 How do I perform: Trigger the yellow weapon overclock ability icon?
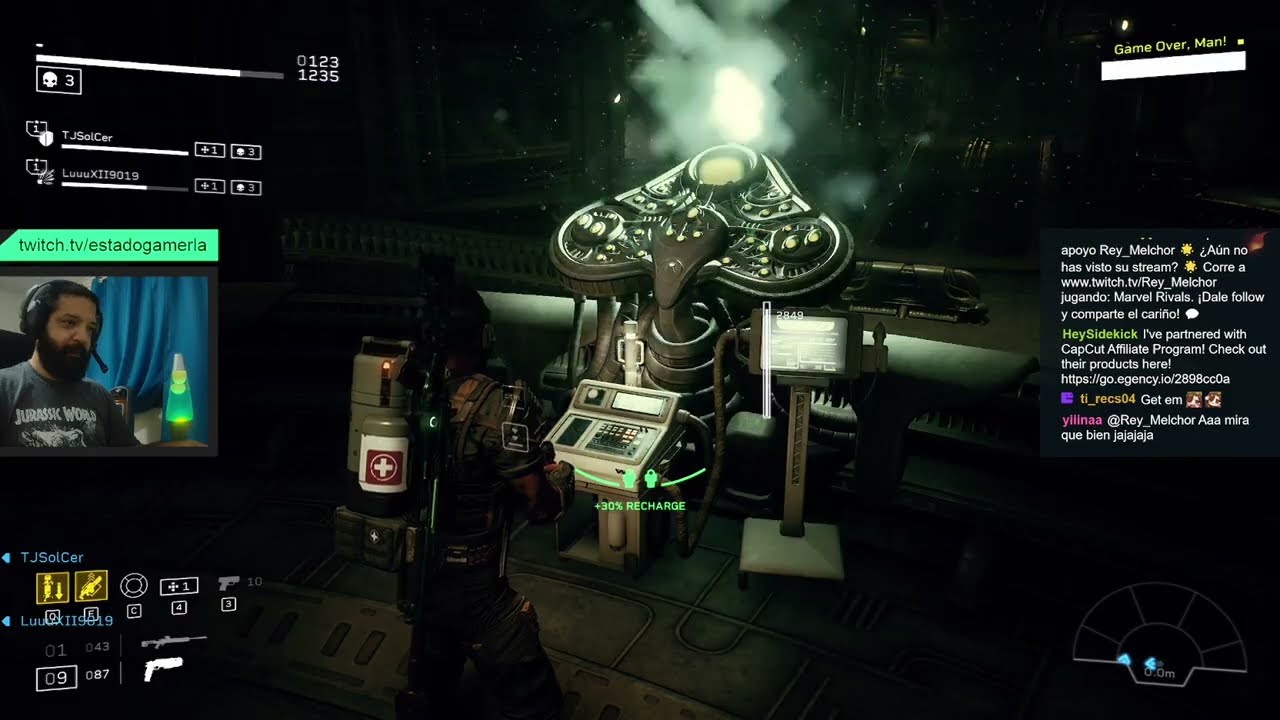(x=91, y=587)
